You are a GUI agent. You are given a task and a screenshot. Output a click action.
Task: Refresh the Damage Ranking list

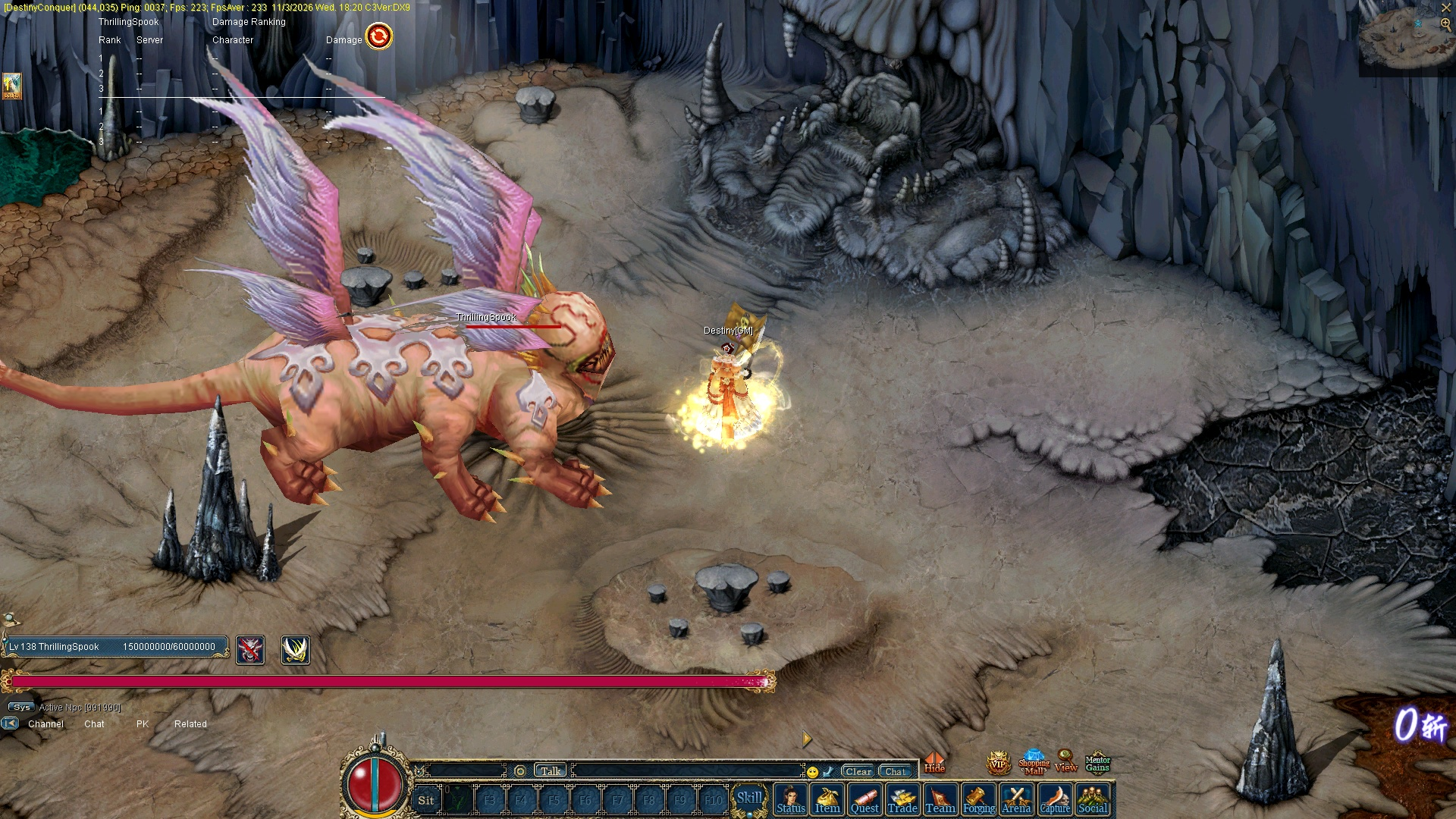tap(379, 36)
